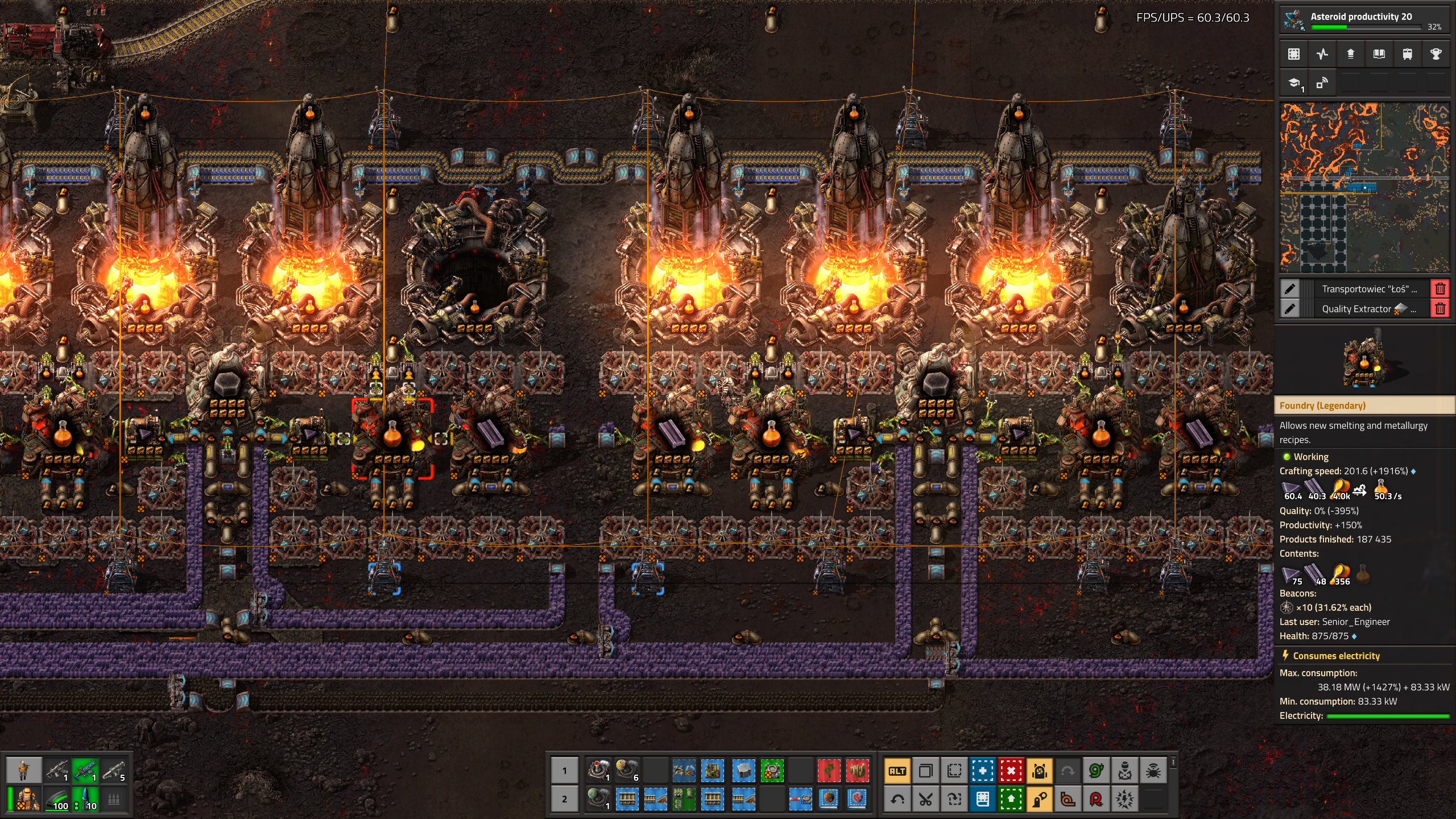Select the red tree deconstruction quickbar slot
1456x819 pixels.
point(829,771)
